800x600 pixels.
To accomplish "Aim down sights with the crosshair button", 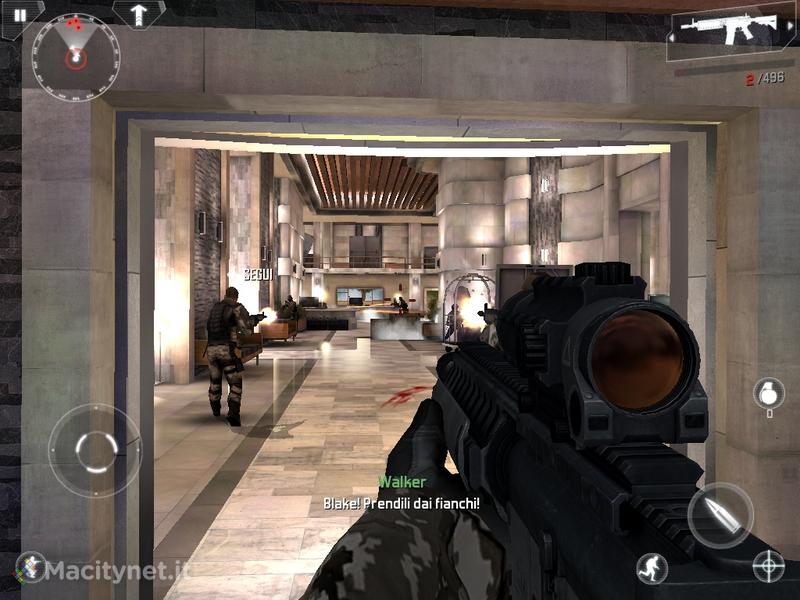I will (x=768, y=567).
